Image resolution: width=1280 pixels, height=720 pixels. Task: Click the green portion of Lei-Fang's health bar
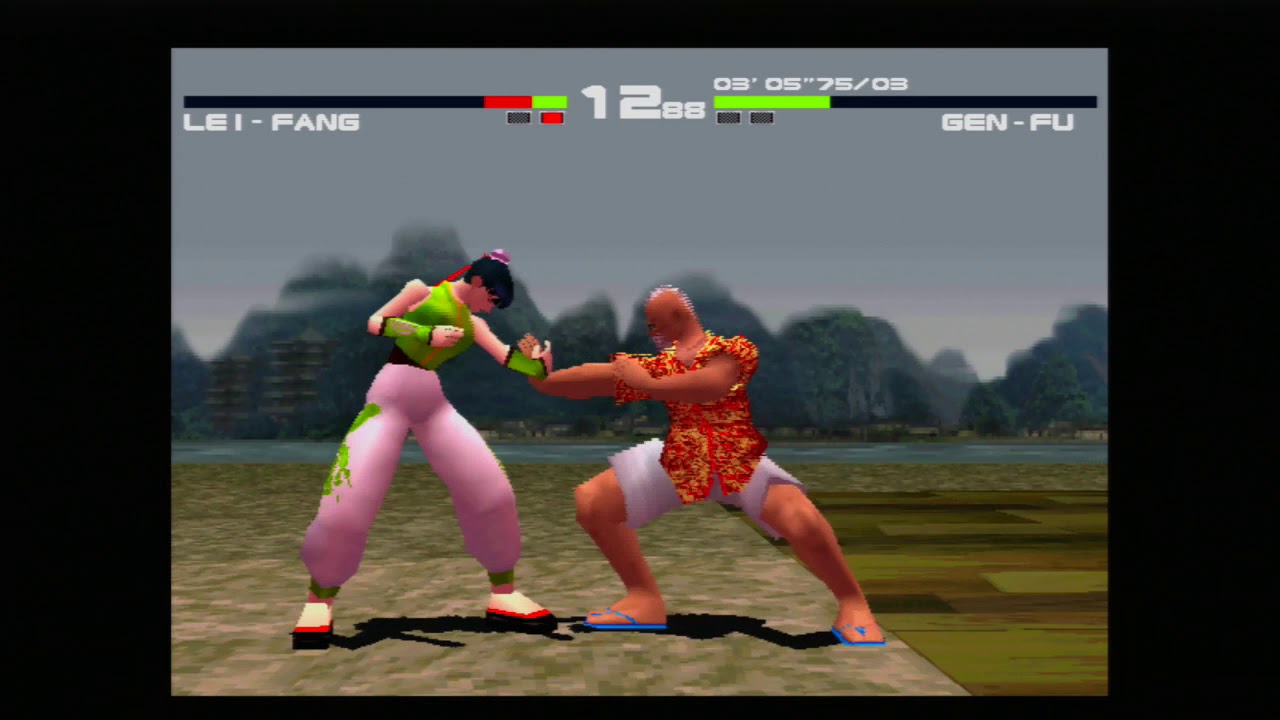(x=549, y=101)
